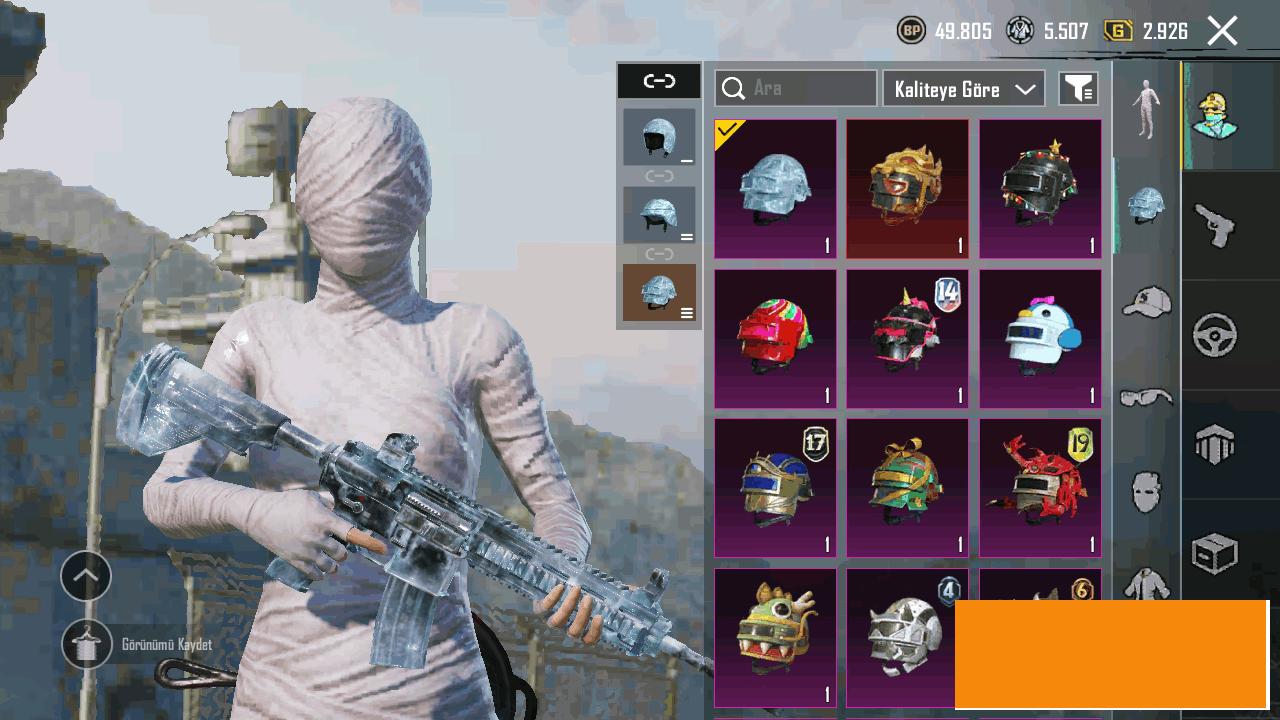1280x720 pixels.
Task: Choose the golden crowned helmet skin
Action: click(x=907, y=189)
